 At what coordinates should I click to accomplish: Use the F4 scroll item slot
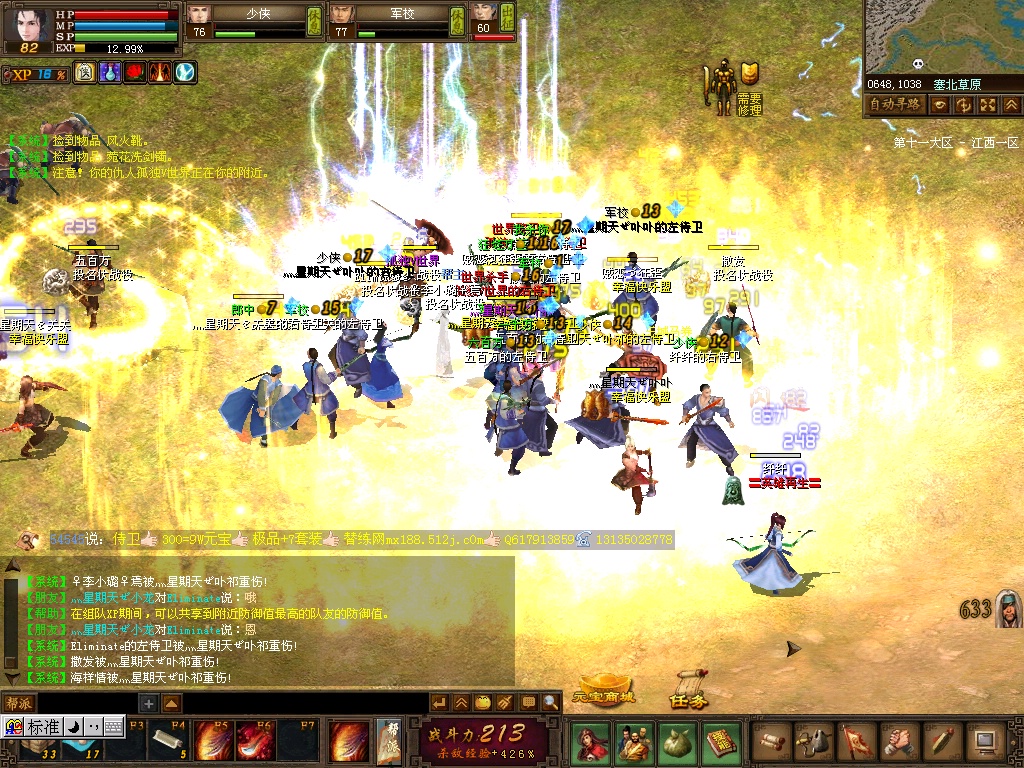167,742
